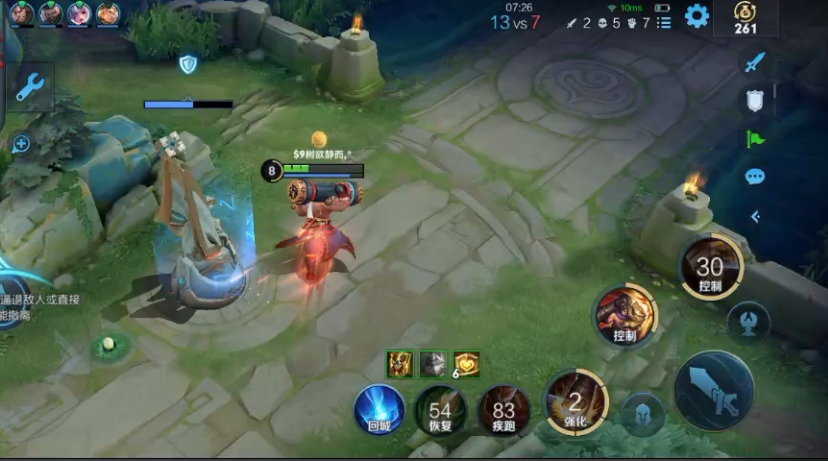This screenshot has width=828, height=461.
Task: Tap the tower-targeting attack button
Action: pos(748,322)
